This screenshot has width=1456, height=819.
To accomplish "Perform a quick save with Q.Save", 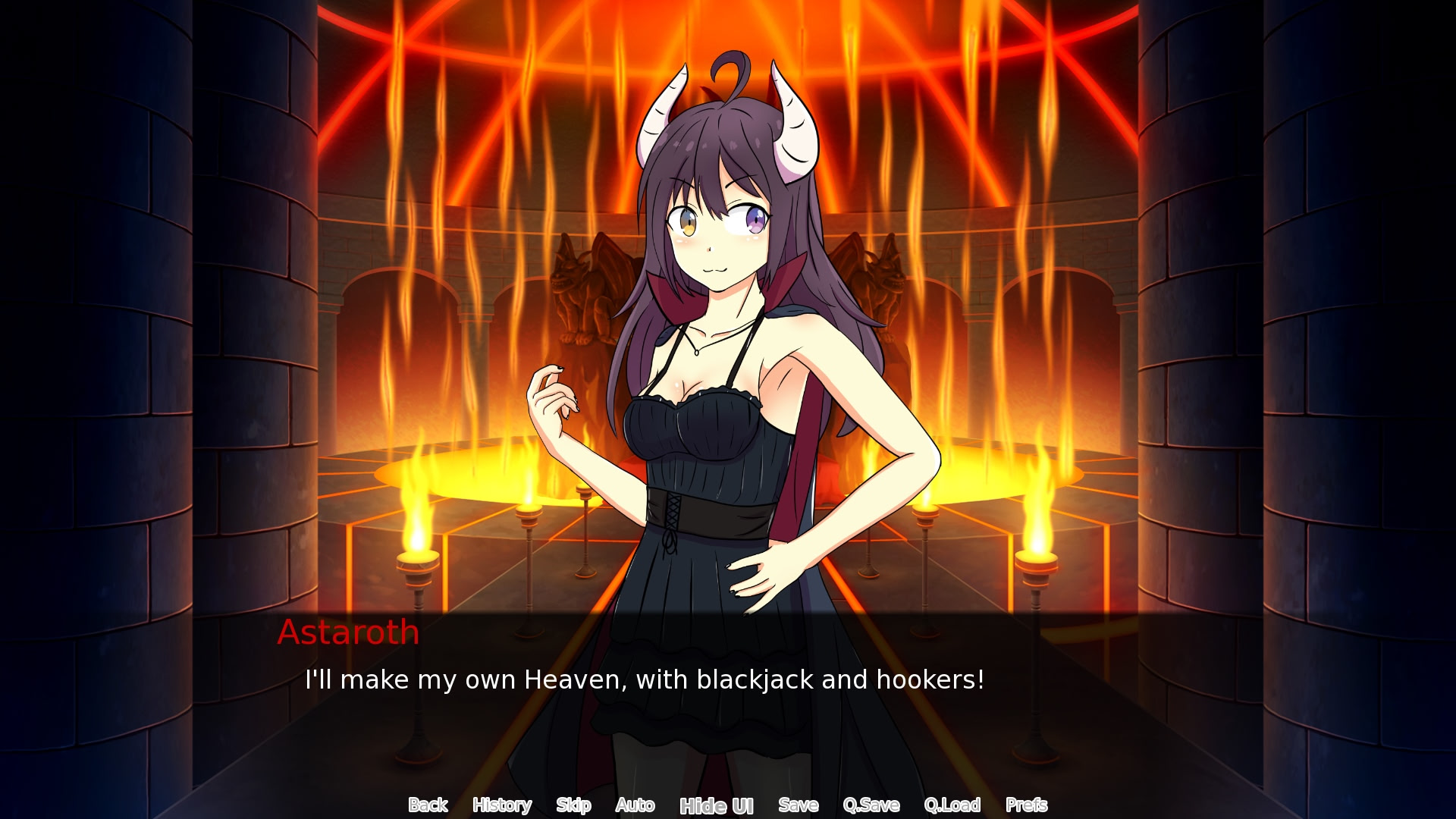I will [872, 805].
